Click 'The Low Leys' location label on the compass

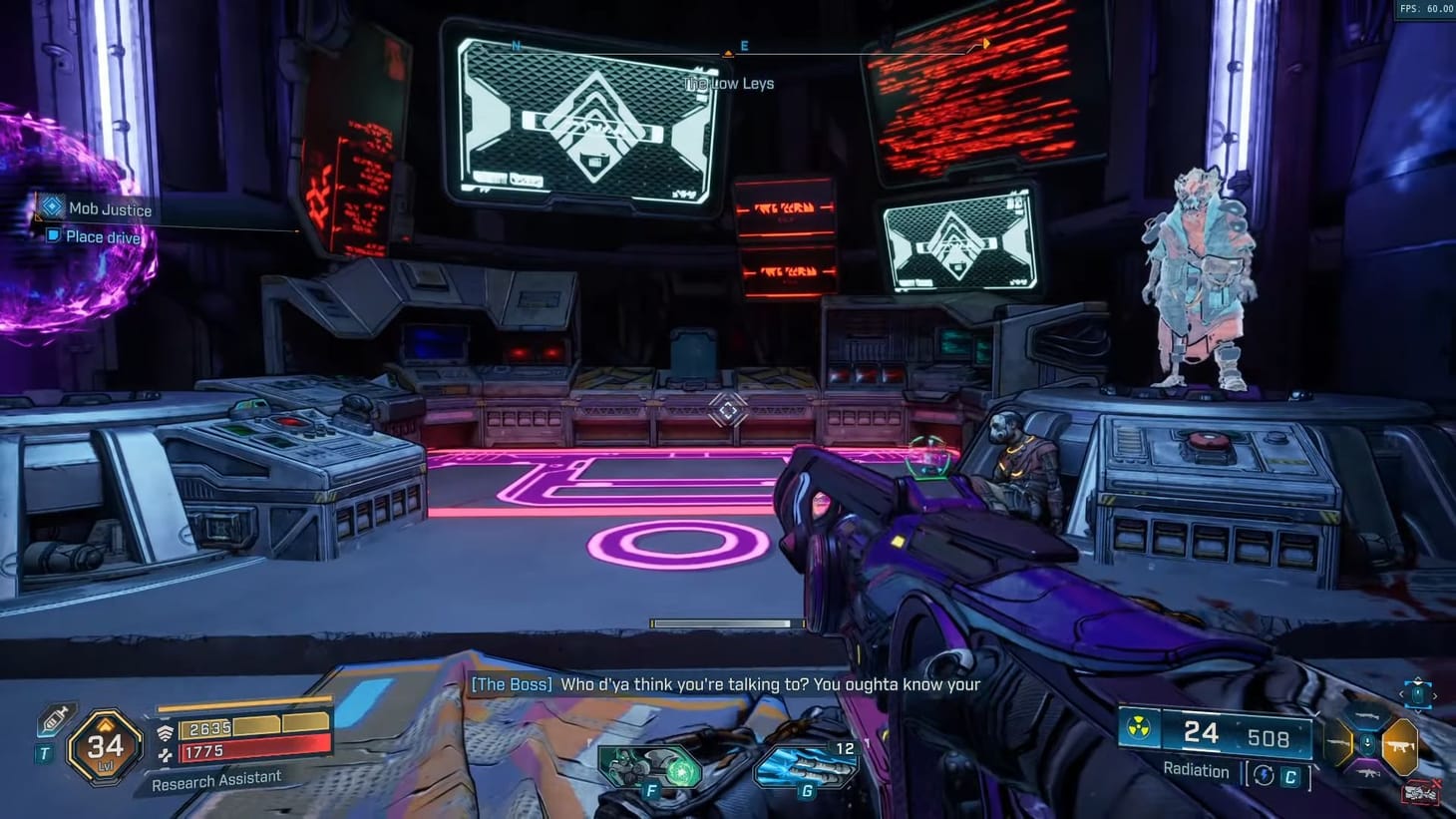pos(728,83)
